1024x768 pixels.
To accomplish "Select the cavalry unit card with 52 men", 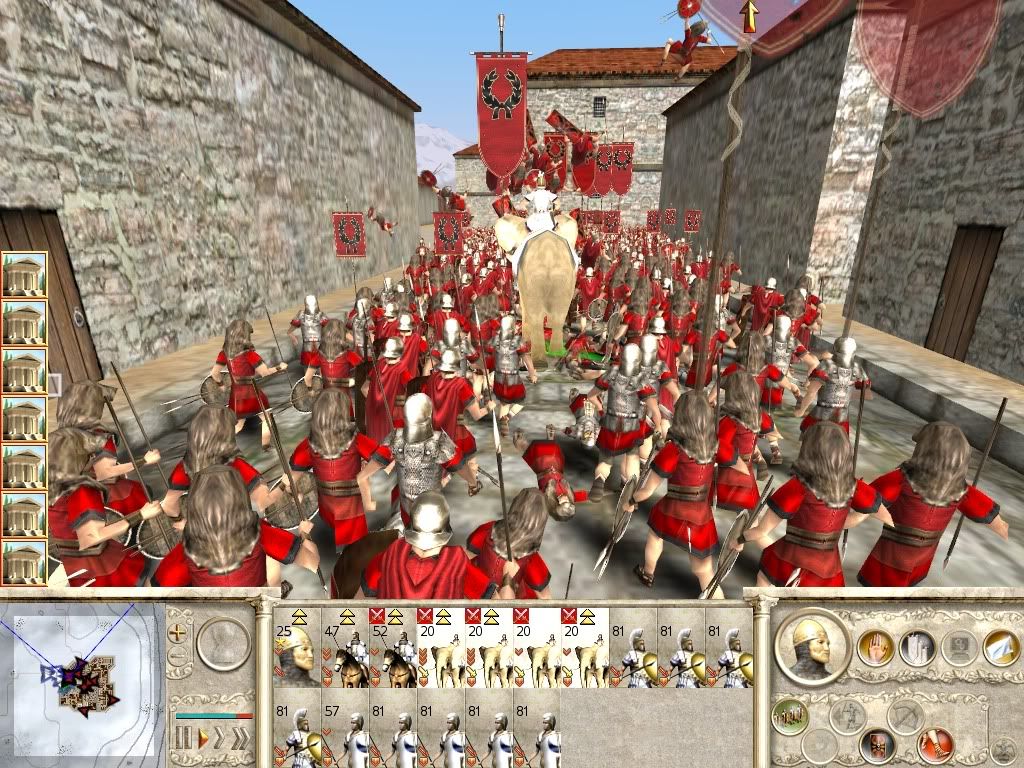I will coord(393,647).
